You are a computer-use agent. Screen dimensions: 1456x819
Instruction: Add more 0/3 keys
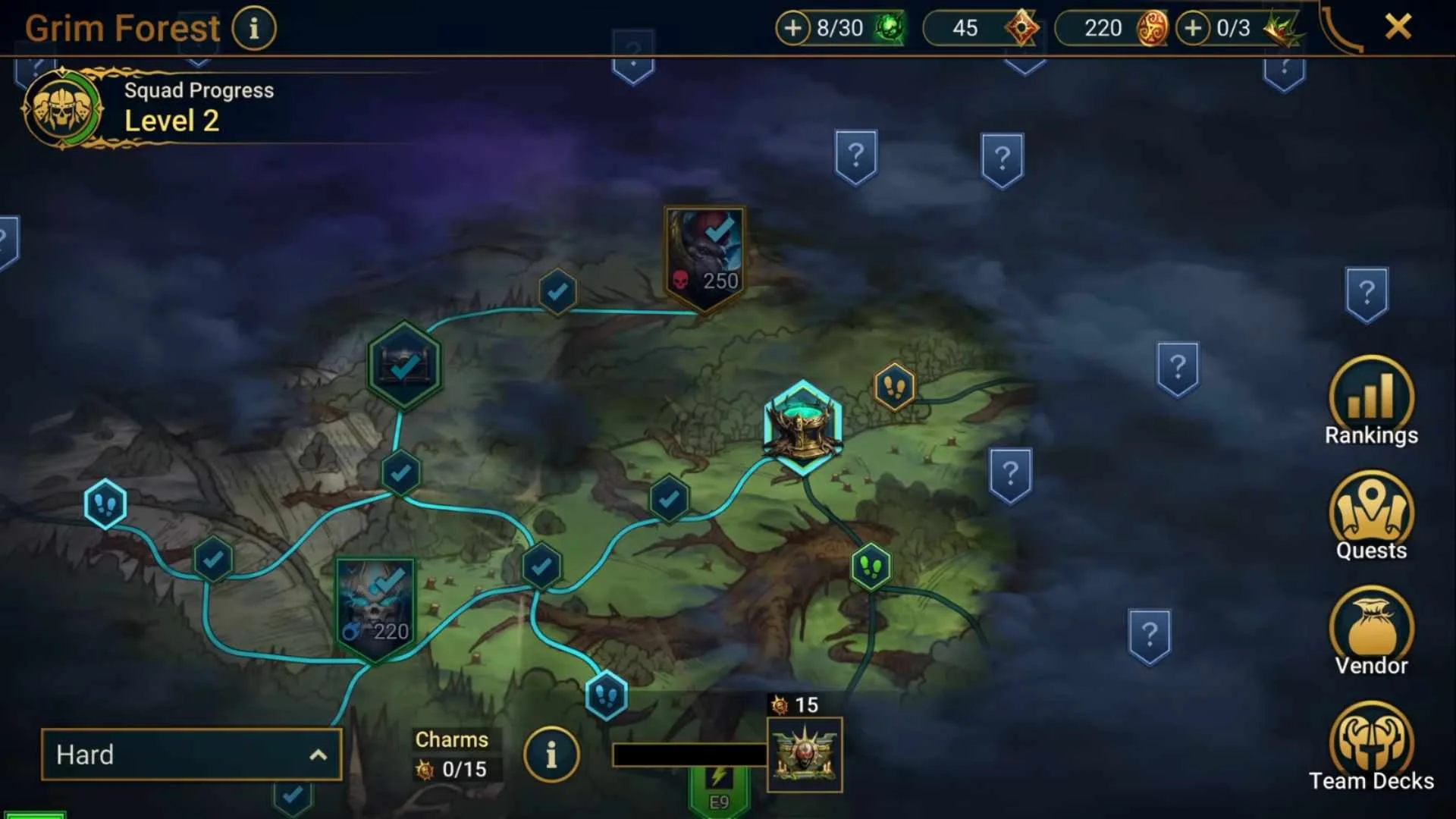pos(1193,29)
